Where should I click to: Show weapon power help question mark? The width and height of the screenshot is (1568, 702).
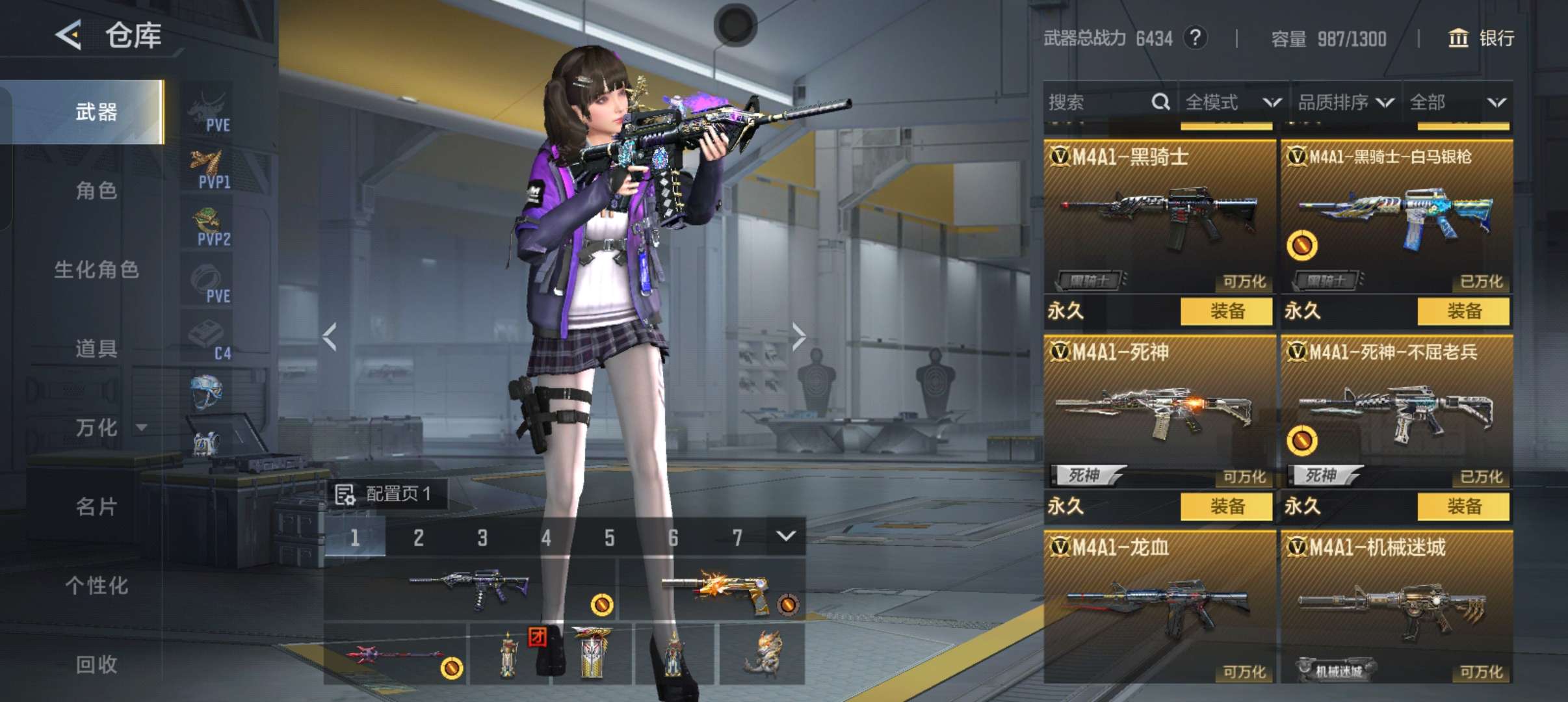pyautogui.click(x=1195, y=38)
